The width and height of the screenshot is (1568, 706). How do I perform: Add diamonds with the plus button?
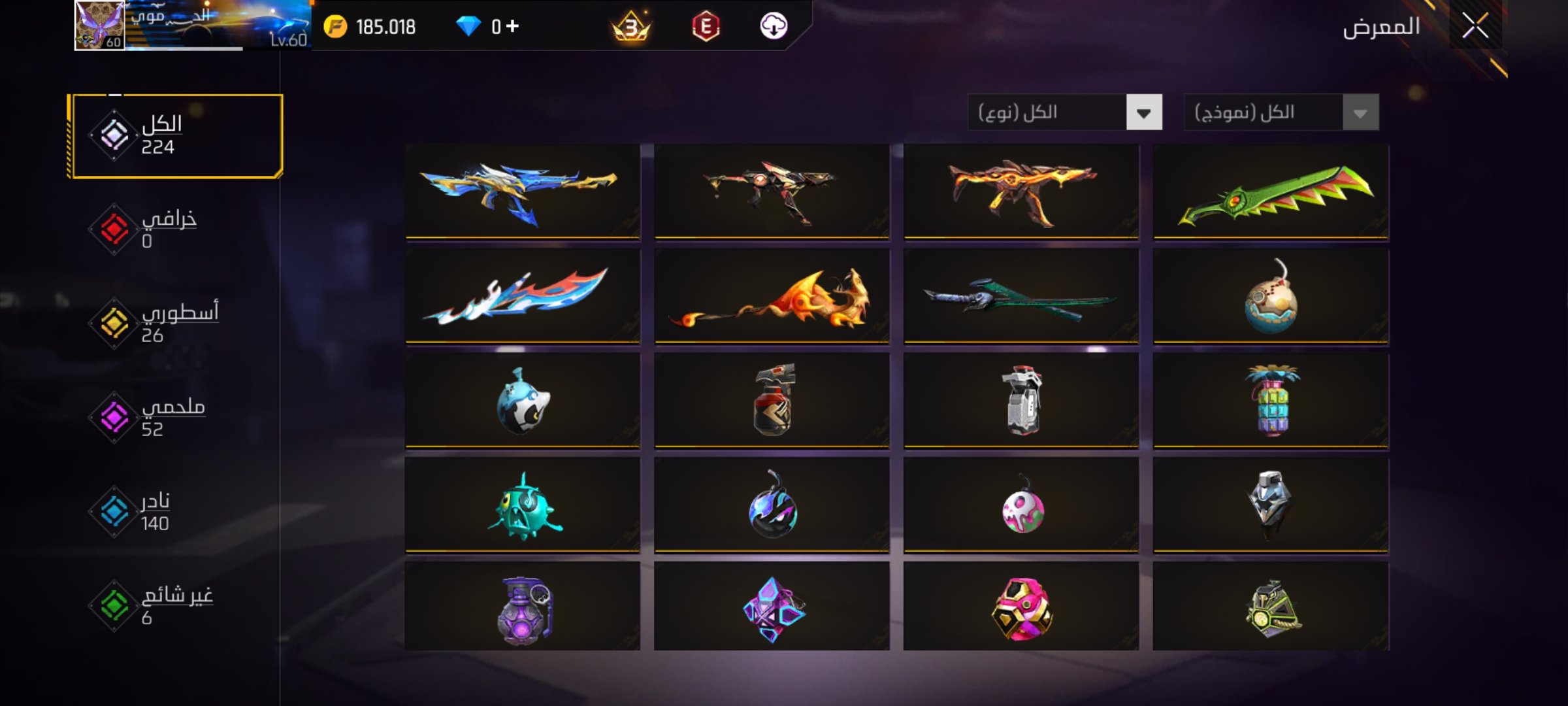(513, 26)
